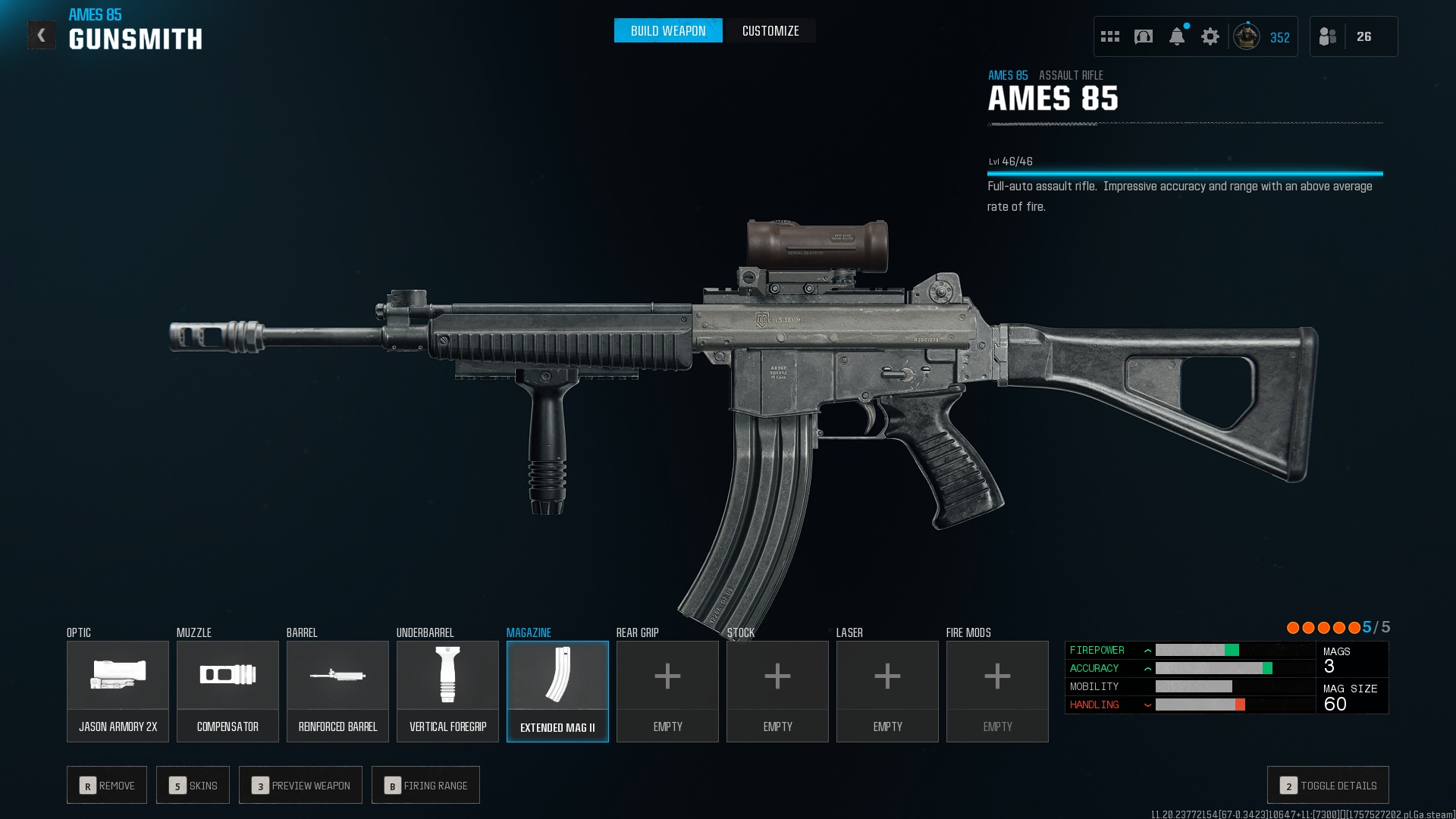The height and width of the screenshot is (819, 1456).
Task: Open the empty Laser attachment slot
Action: 887,691
